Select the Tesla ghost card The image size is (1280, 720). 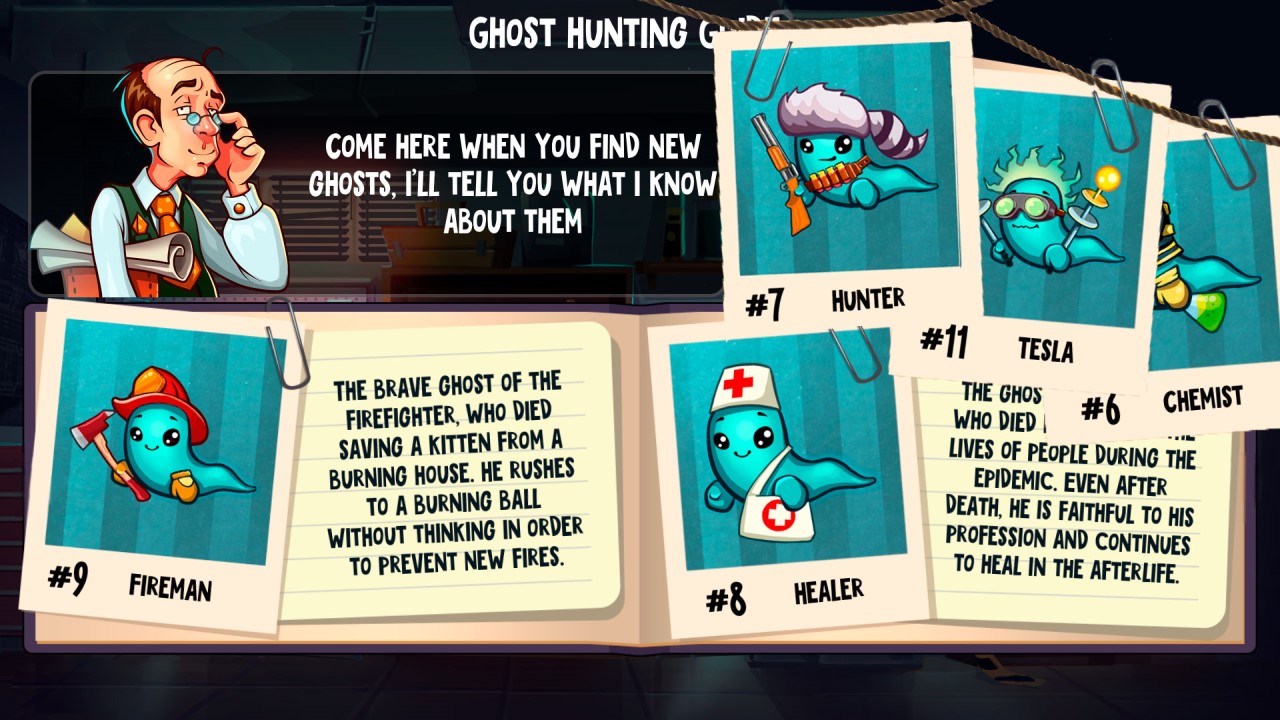pyautogui.click(x=1050, y=210)
